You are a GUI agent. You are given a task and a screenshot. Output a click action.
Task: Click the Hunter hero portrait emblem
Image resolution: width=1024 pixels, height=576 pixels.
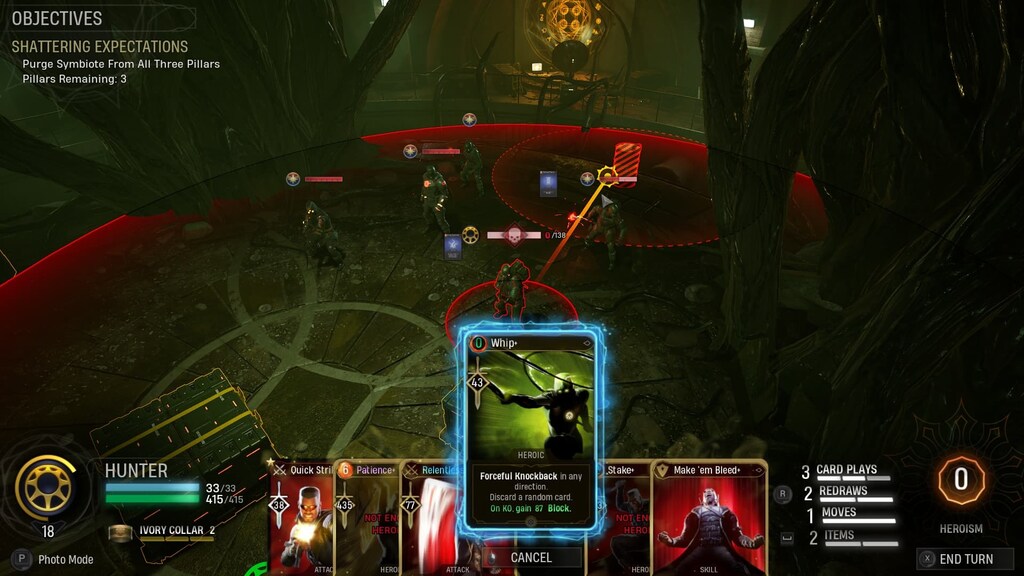(46, 487)
